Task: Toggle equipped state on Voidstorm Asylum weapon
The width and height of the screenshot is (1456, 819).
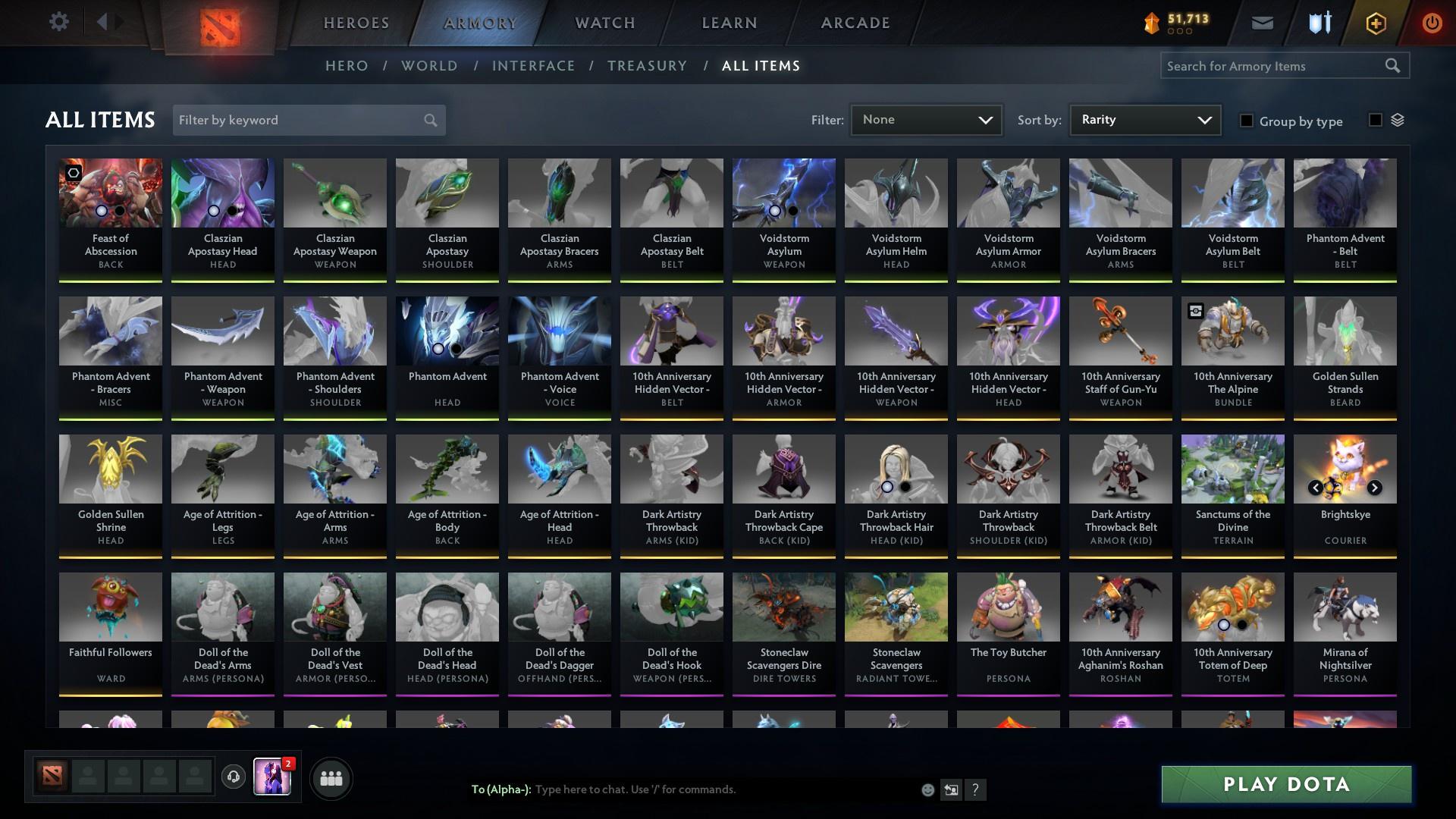Action: click(773, 210)
